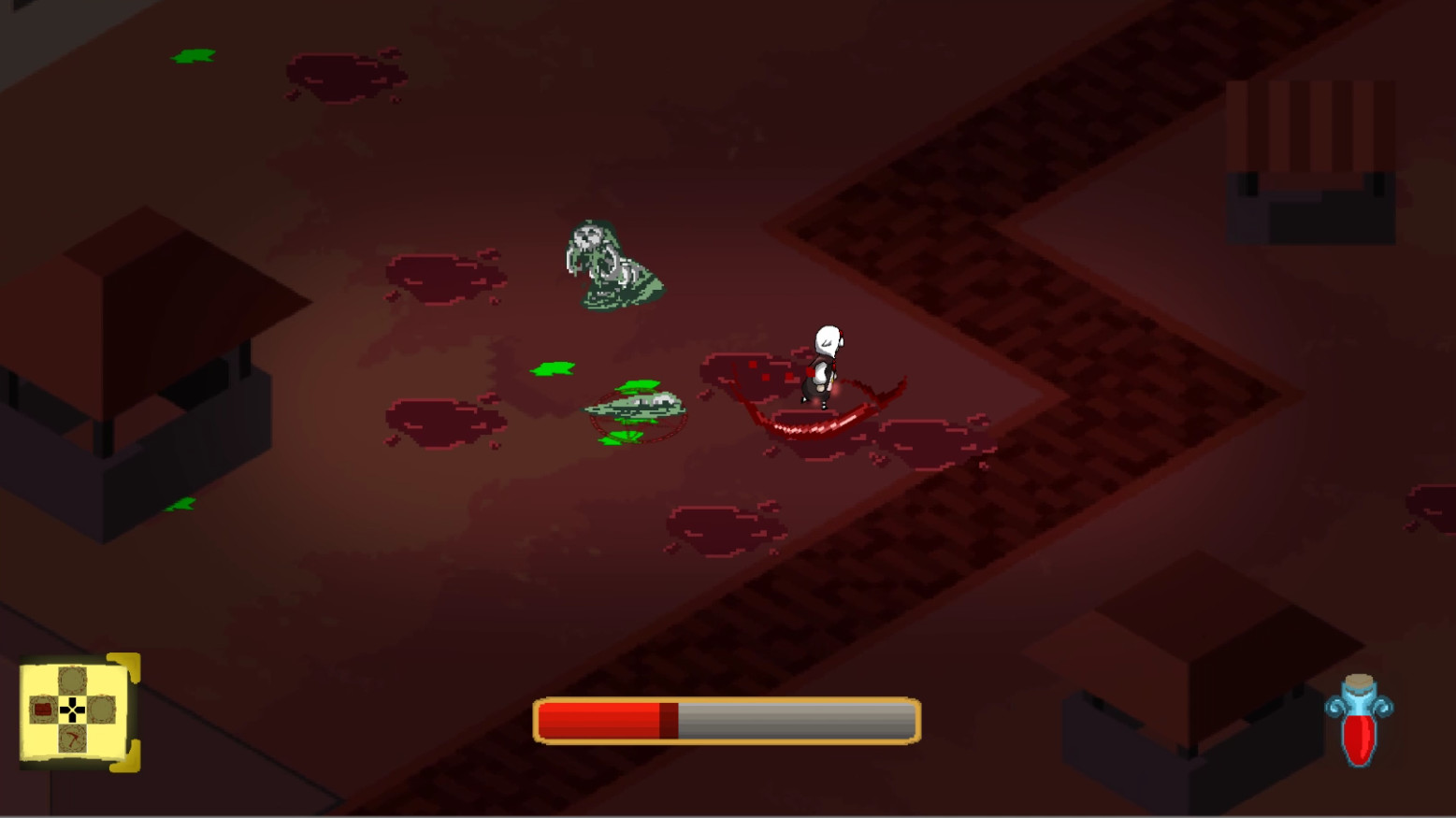Select the red pouch ability in the left slot
Image resolution: width=1456 pixels, height=818 pixels.
click(43, 709)
